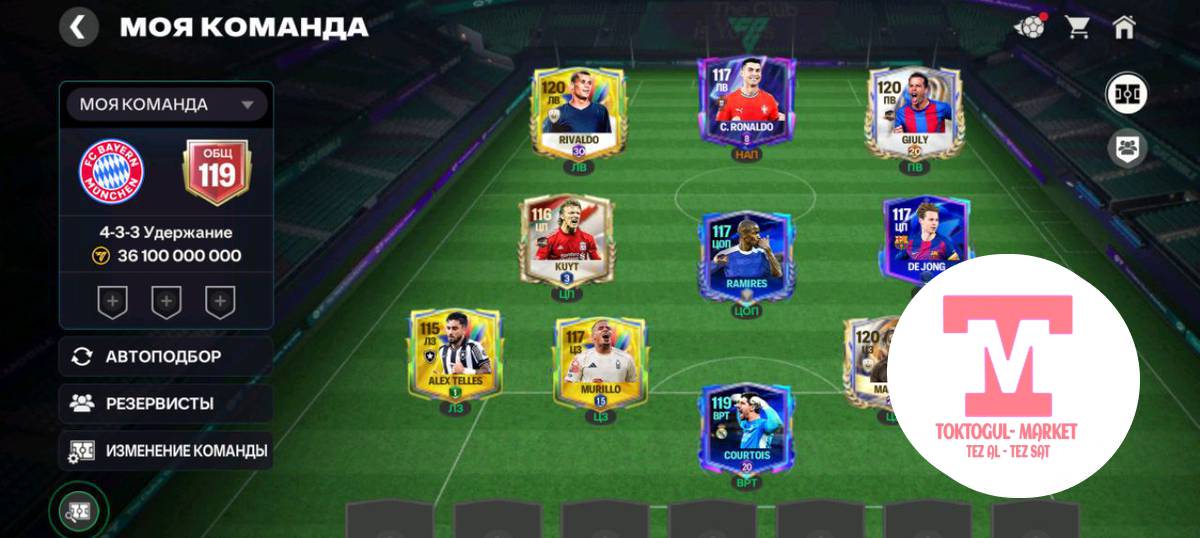Choose the De Jong card

pos(926,241)
